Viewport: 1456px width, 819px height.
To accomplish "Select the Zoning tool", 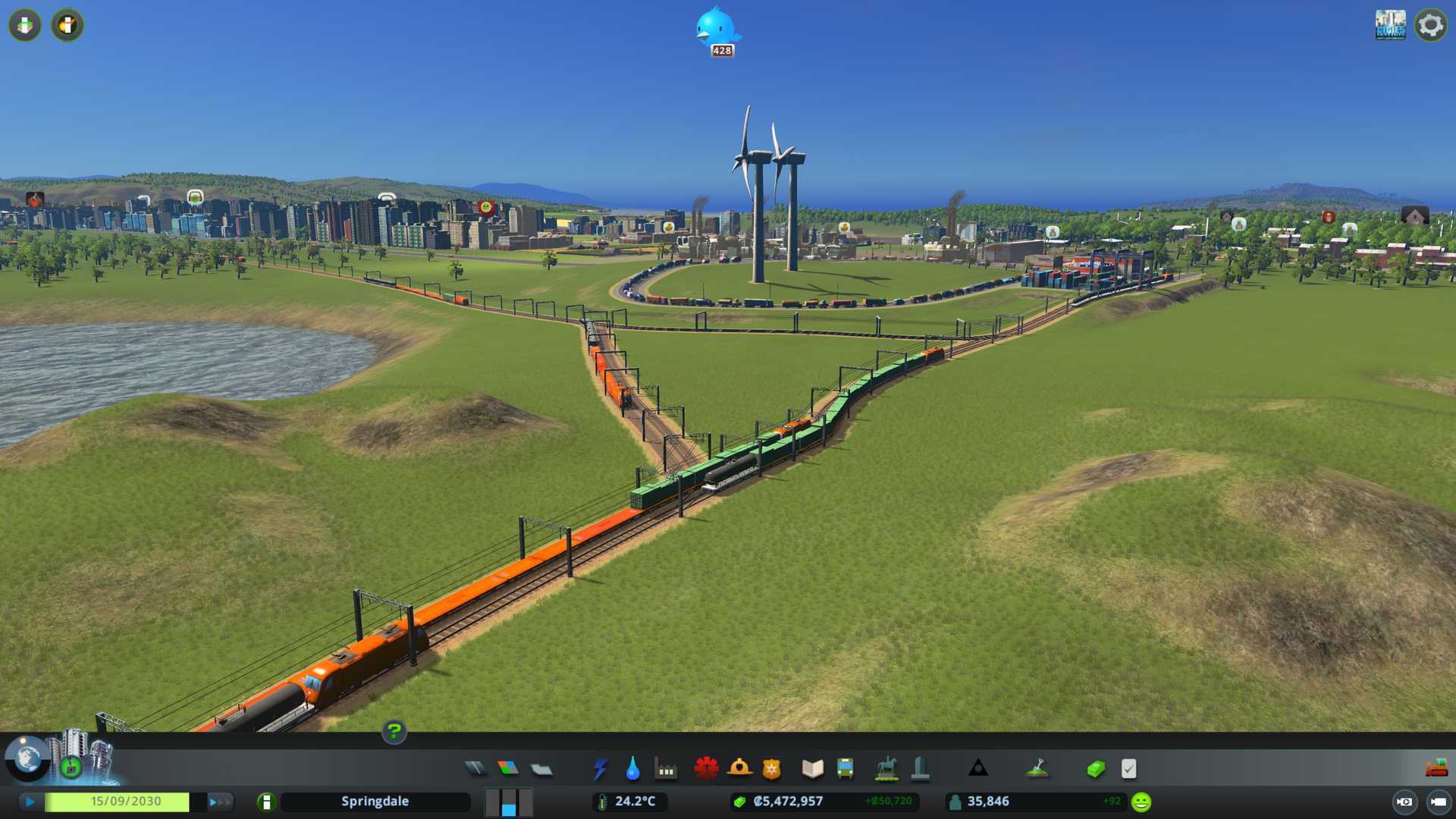I will 508,769.
